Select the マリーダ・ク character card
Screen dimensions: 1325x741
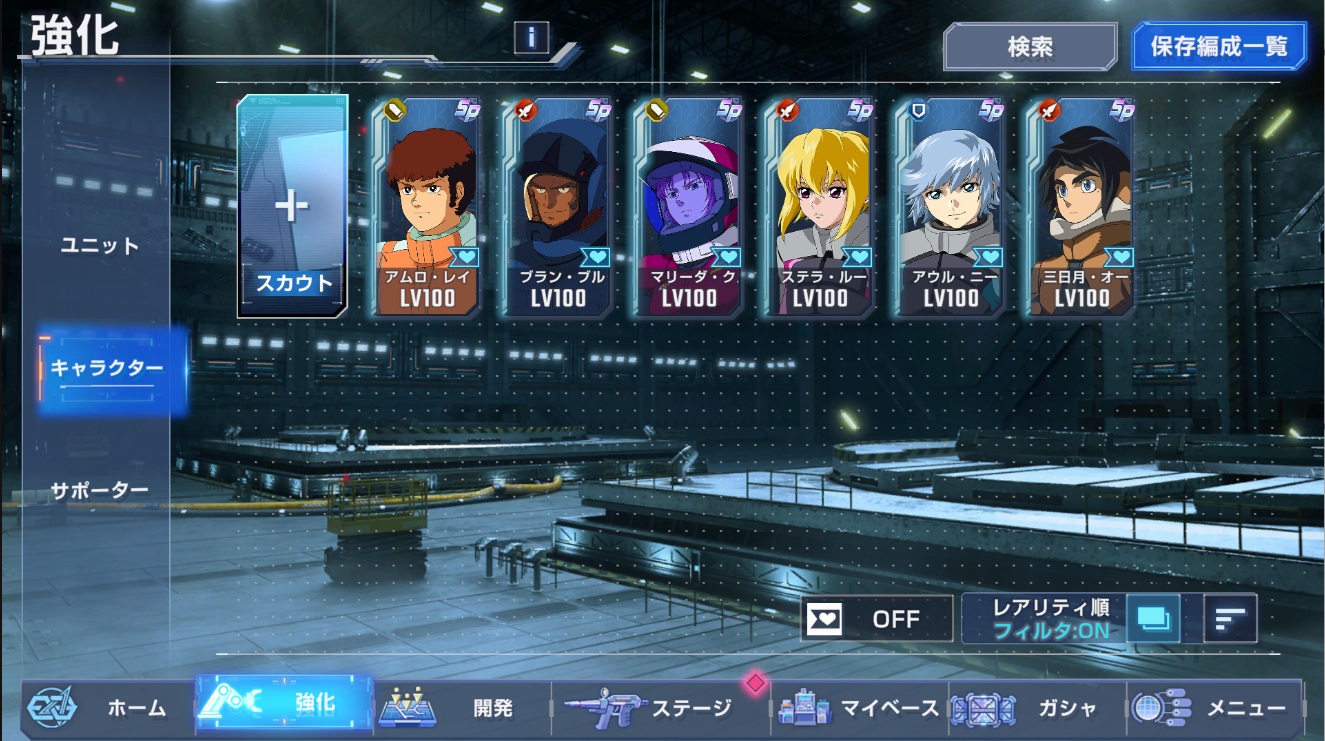click(x=689, y=206)
